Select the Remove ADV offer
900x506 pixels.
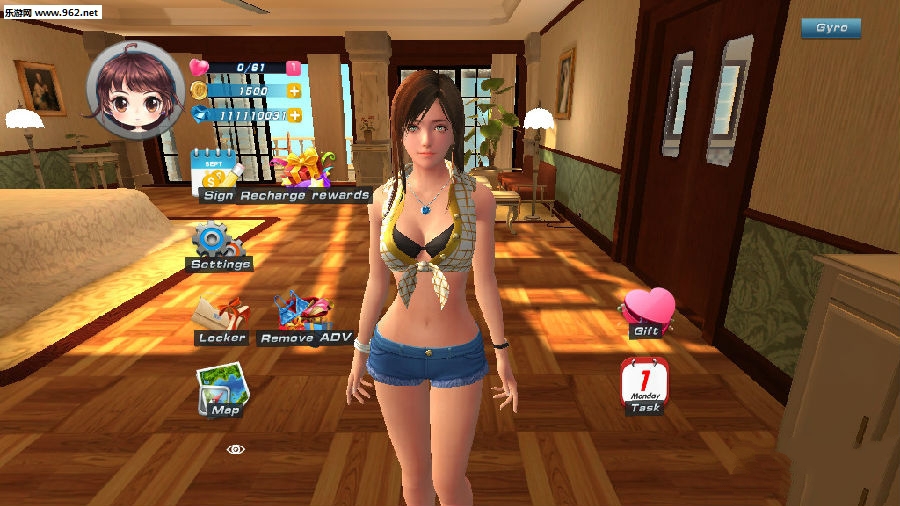point(304,317)
